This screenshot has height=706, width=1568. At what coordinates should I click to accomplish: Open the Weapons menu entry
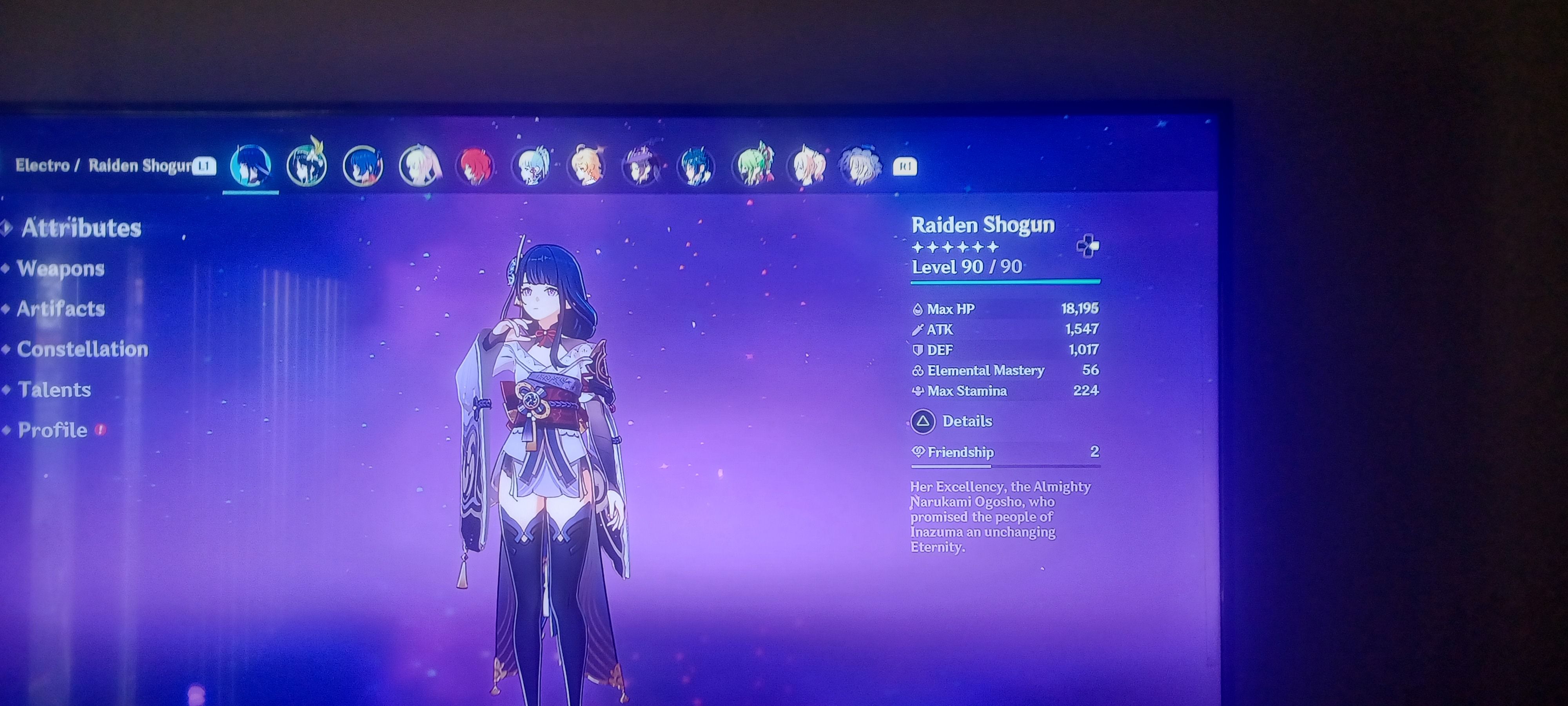[x=60, y=269]
